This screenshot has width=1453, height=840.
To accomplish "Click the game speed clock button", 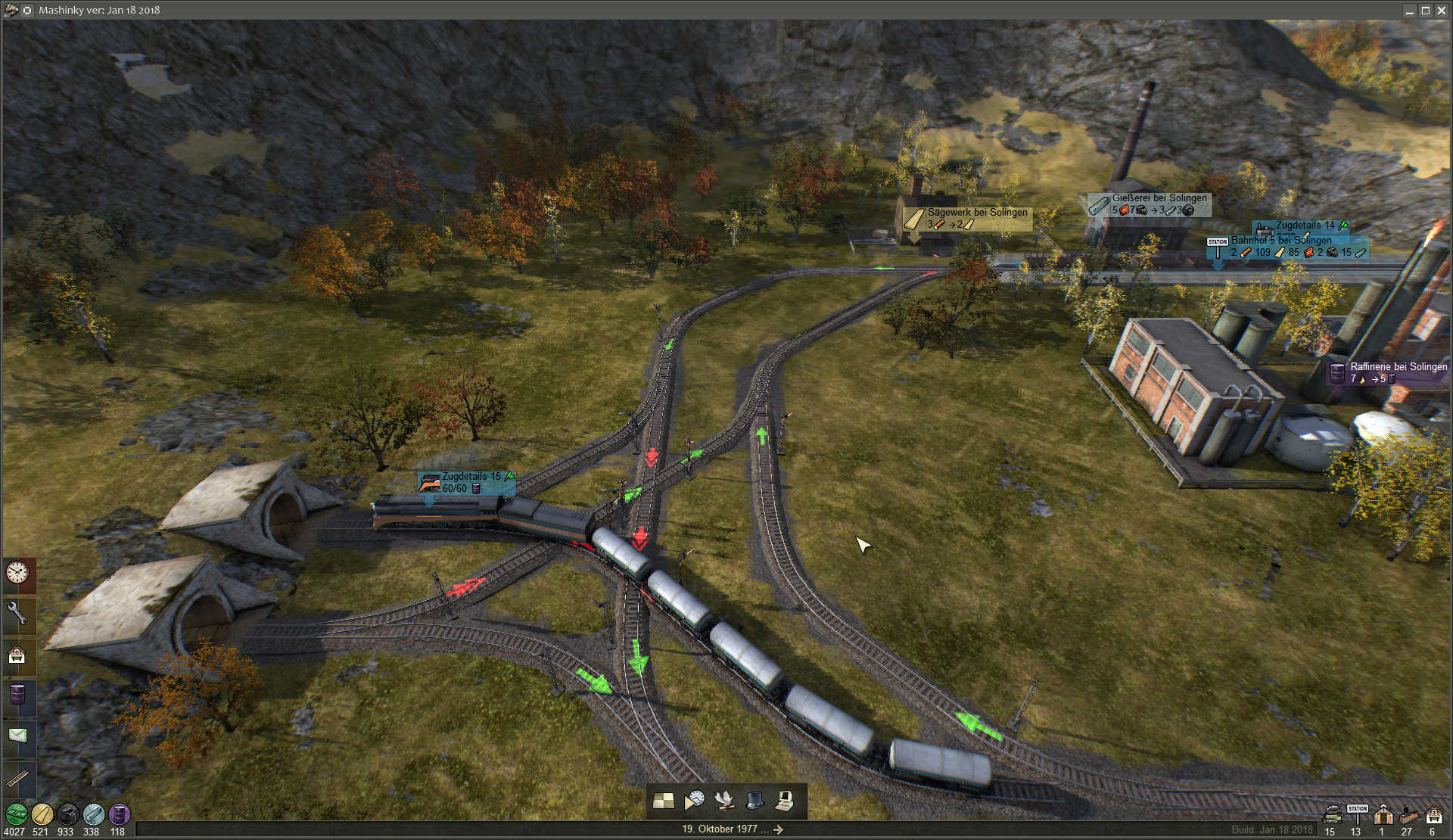I will tap(695, 801).
